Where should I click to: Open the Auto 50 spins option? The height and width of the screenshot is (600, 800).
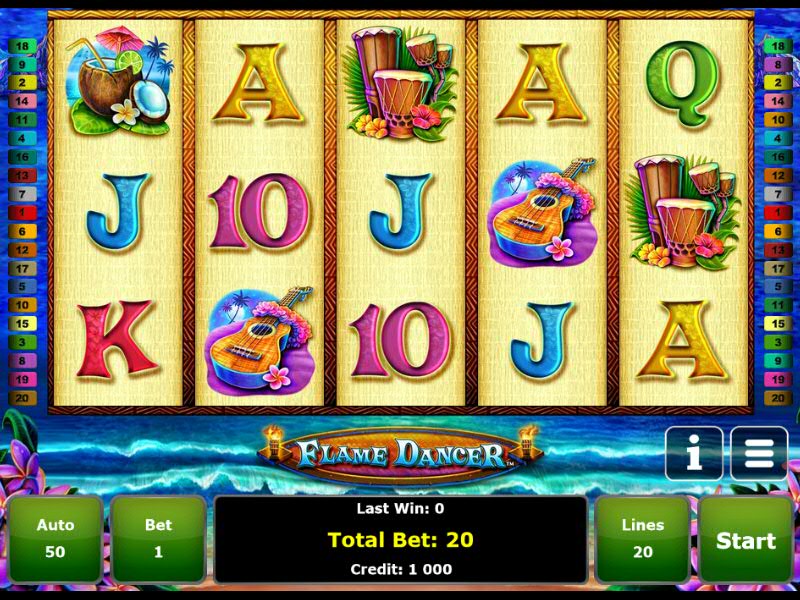click(x=56, y=539)
